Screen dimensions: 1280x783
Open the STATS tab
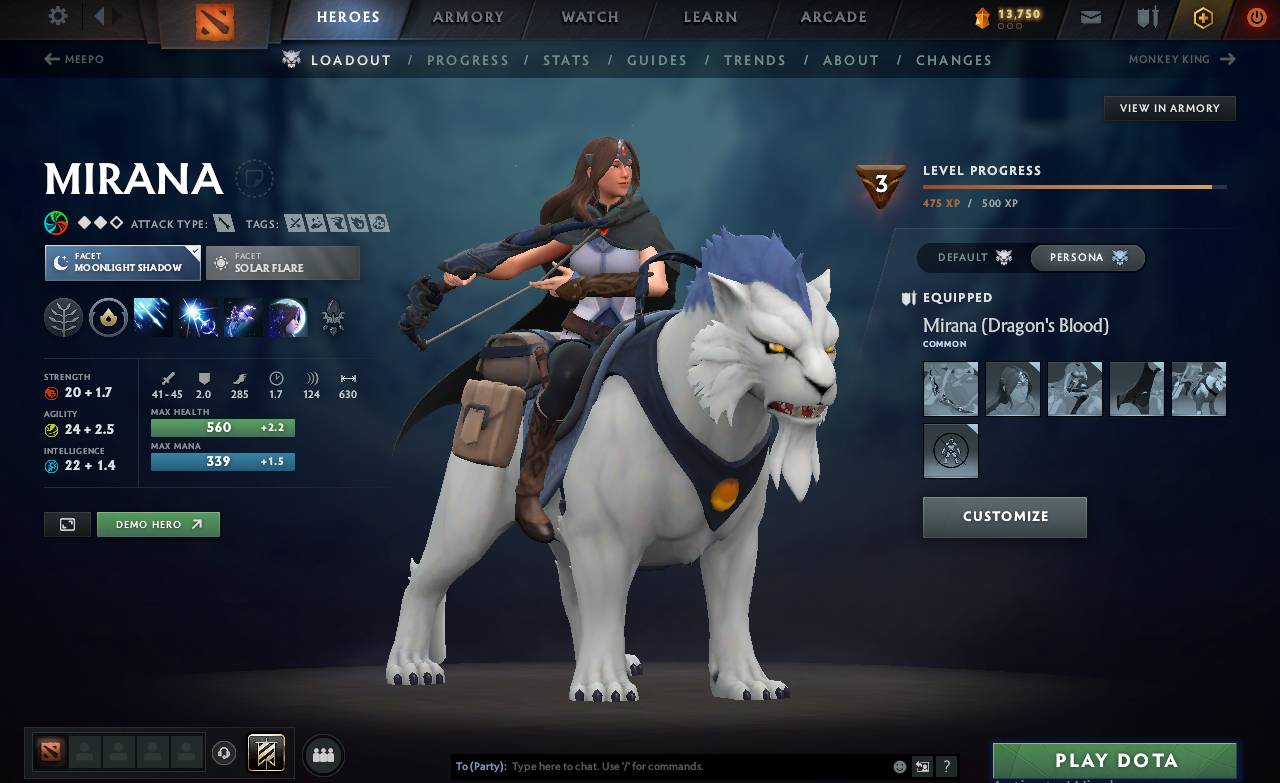click(566, 60)
